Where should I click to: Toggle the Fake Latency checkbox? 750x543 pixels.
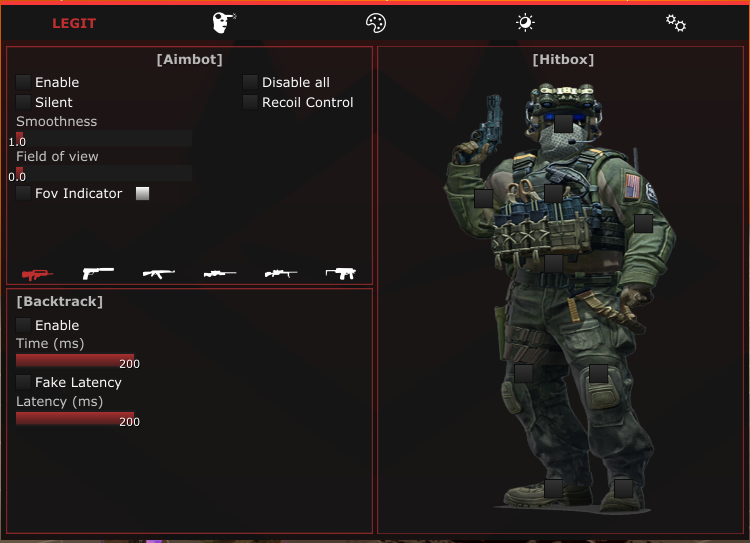tap(23, 382)
